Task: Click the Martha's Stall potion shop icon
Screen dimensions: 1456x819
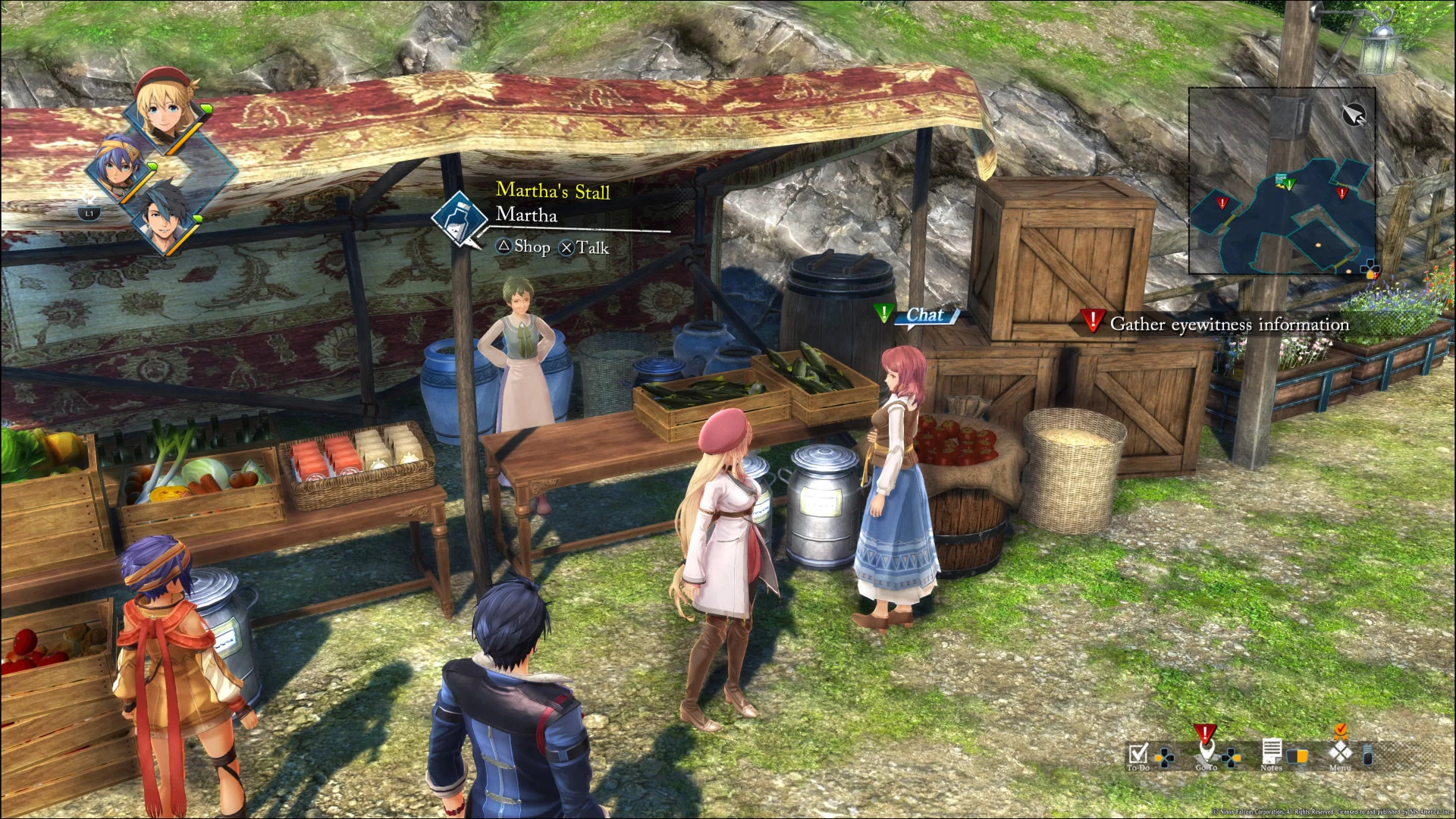Action: 459,217
